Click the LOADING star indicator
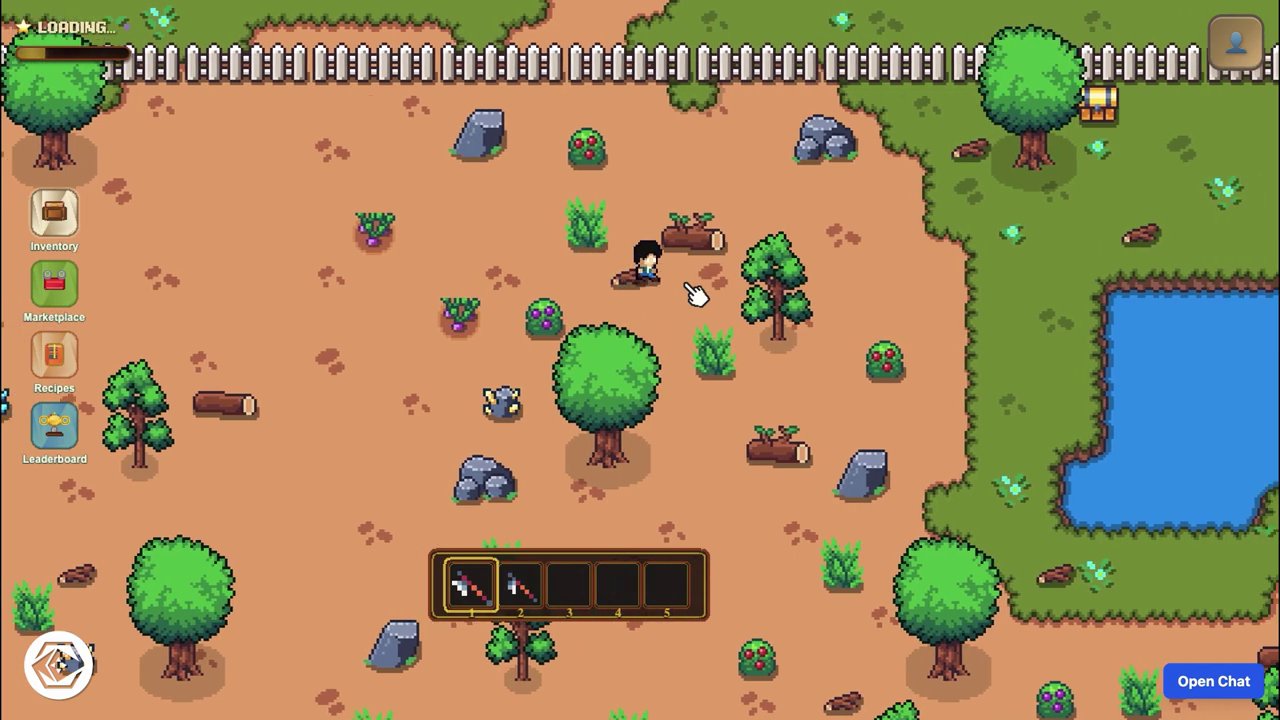Viewport: 1280px width, 720px height. (22, 26)
